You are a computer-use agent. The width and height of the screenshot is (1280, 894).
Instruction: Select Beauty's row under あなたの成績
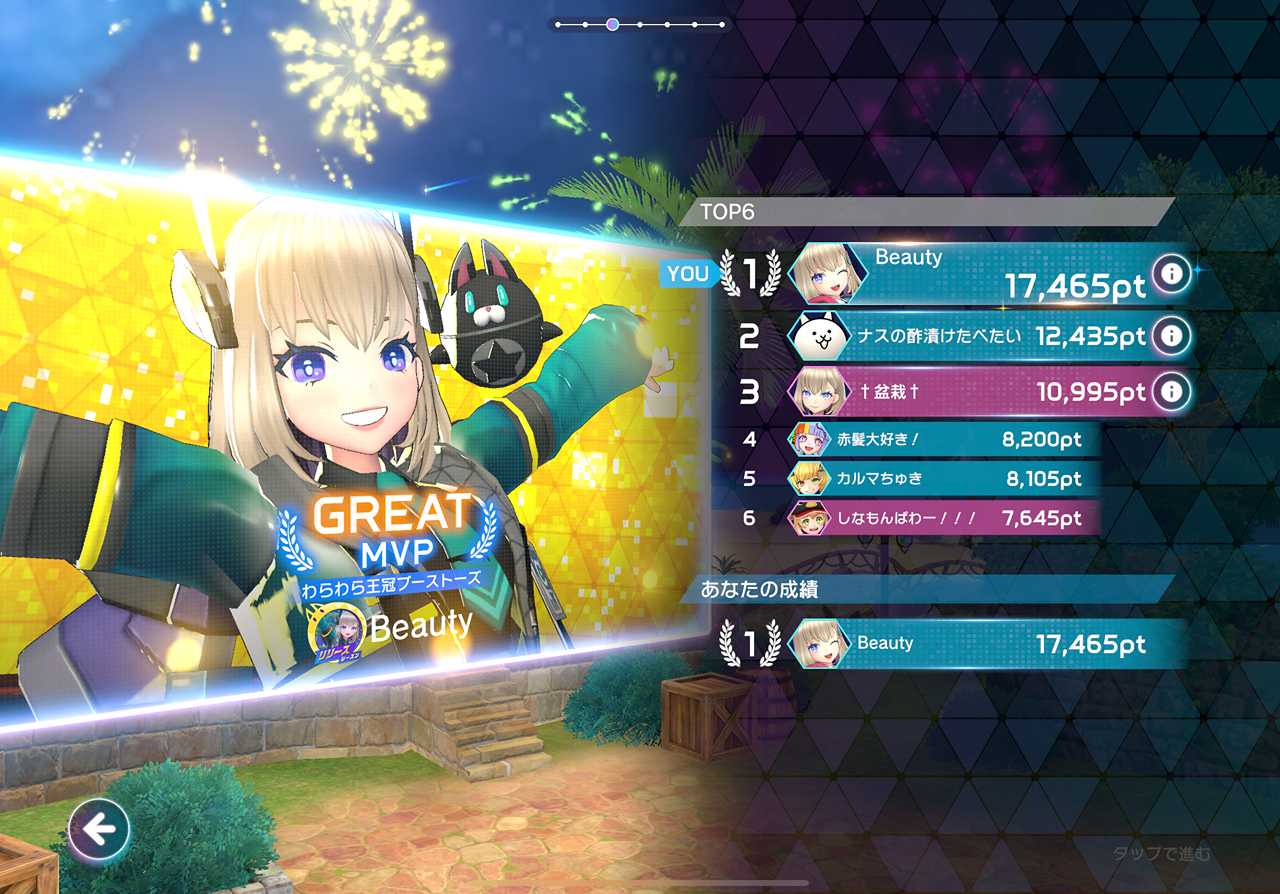pyautogui.click(x=985, y=644)
